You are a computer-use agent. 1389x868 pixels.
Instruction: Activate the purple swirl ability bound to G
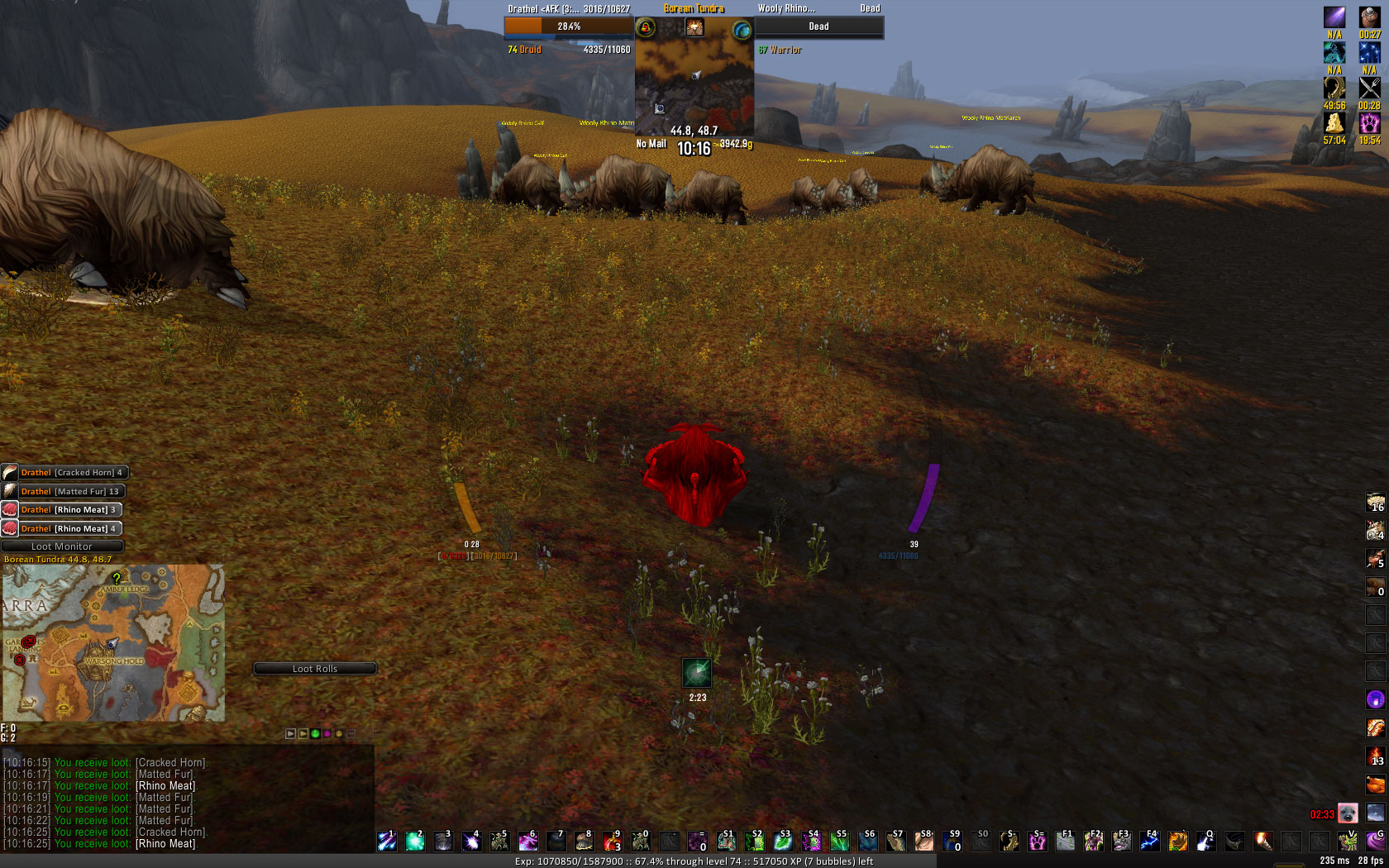pyautogui.click(x=1376, y=842)
